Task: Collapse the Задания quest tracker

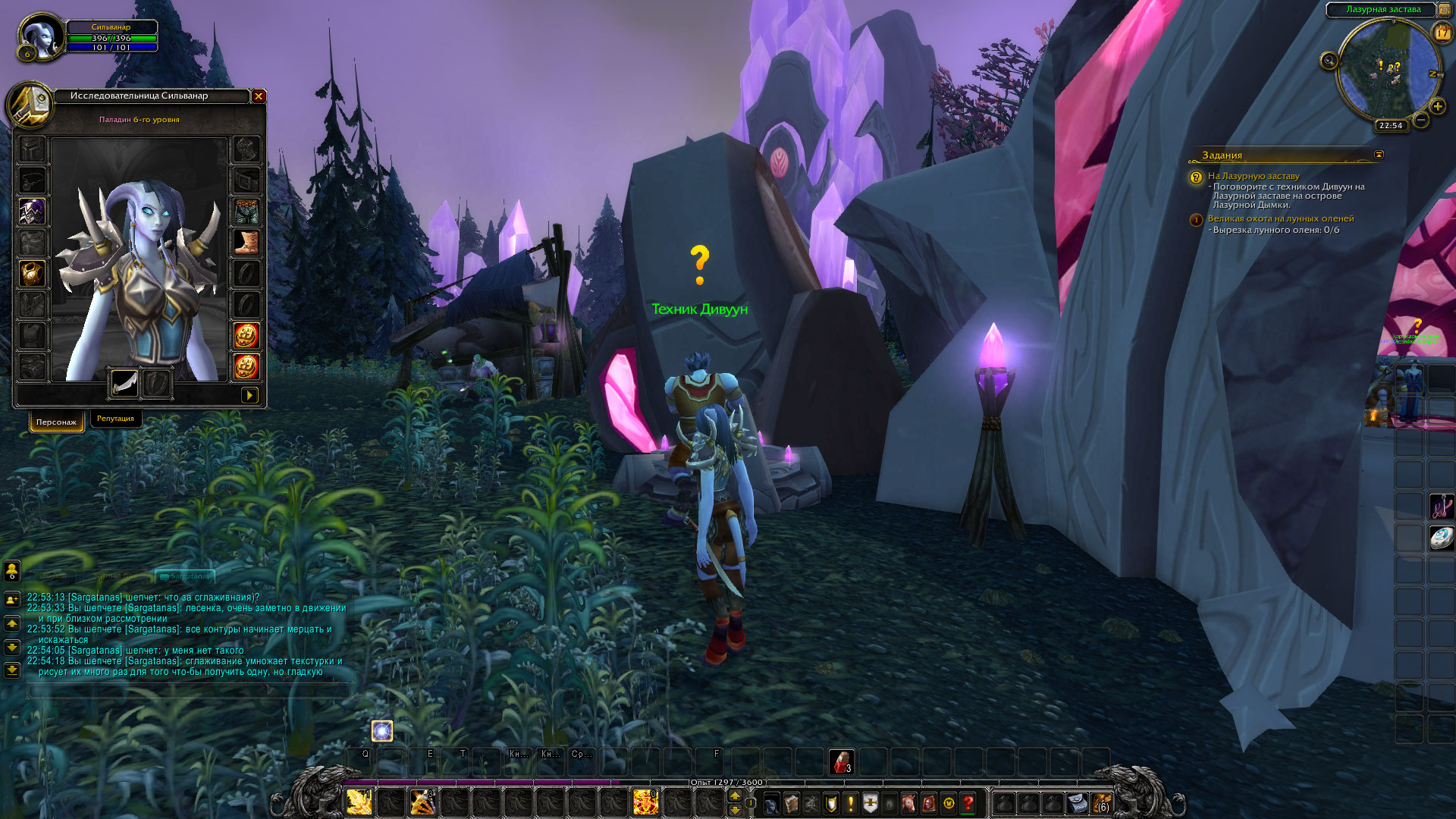Action: coord(1379,155)
